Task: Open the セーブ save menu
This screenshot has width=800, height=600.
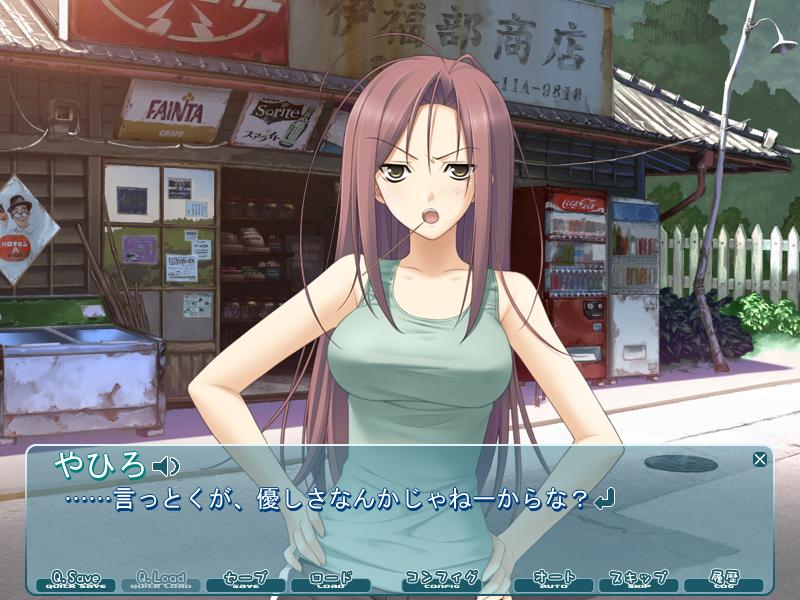Action: [x=245, y=581]
